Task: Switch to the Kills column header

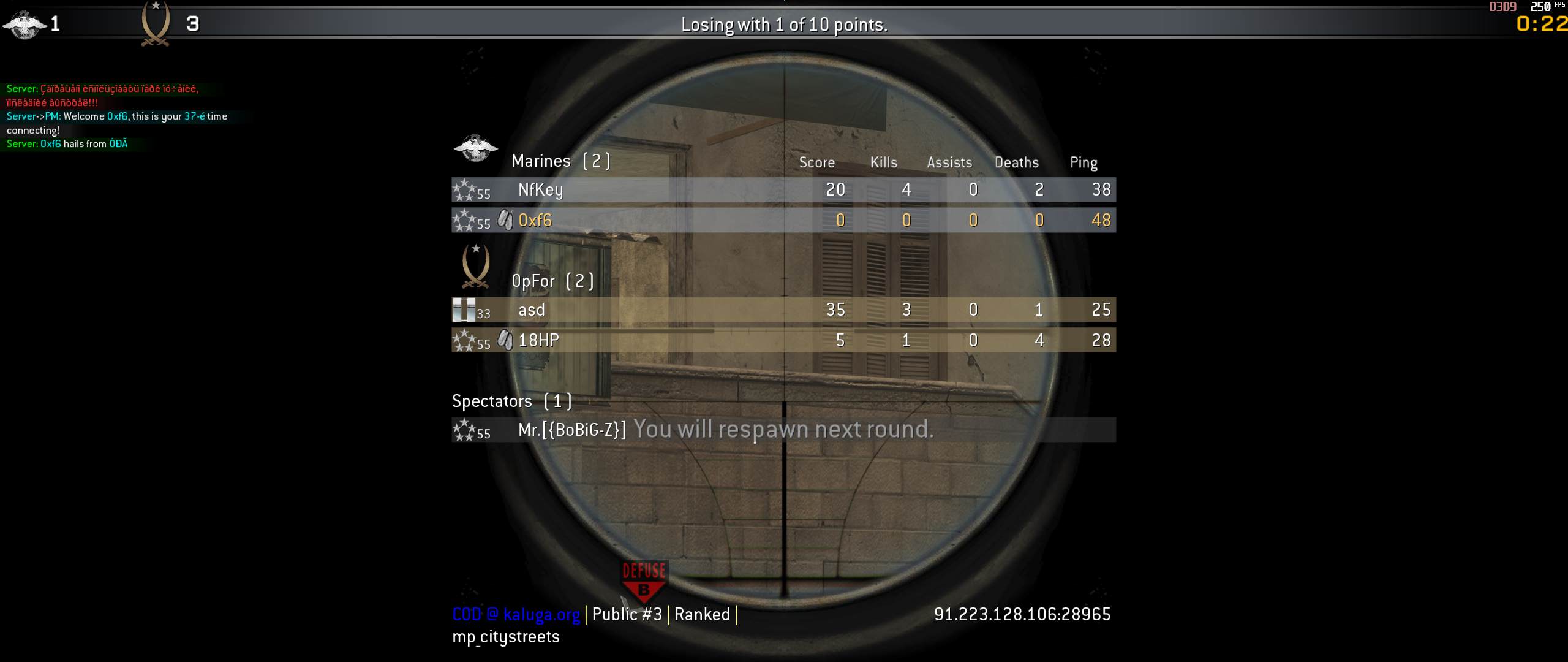Action: tap(883, 162)
